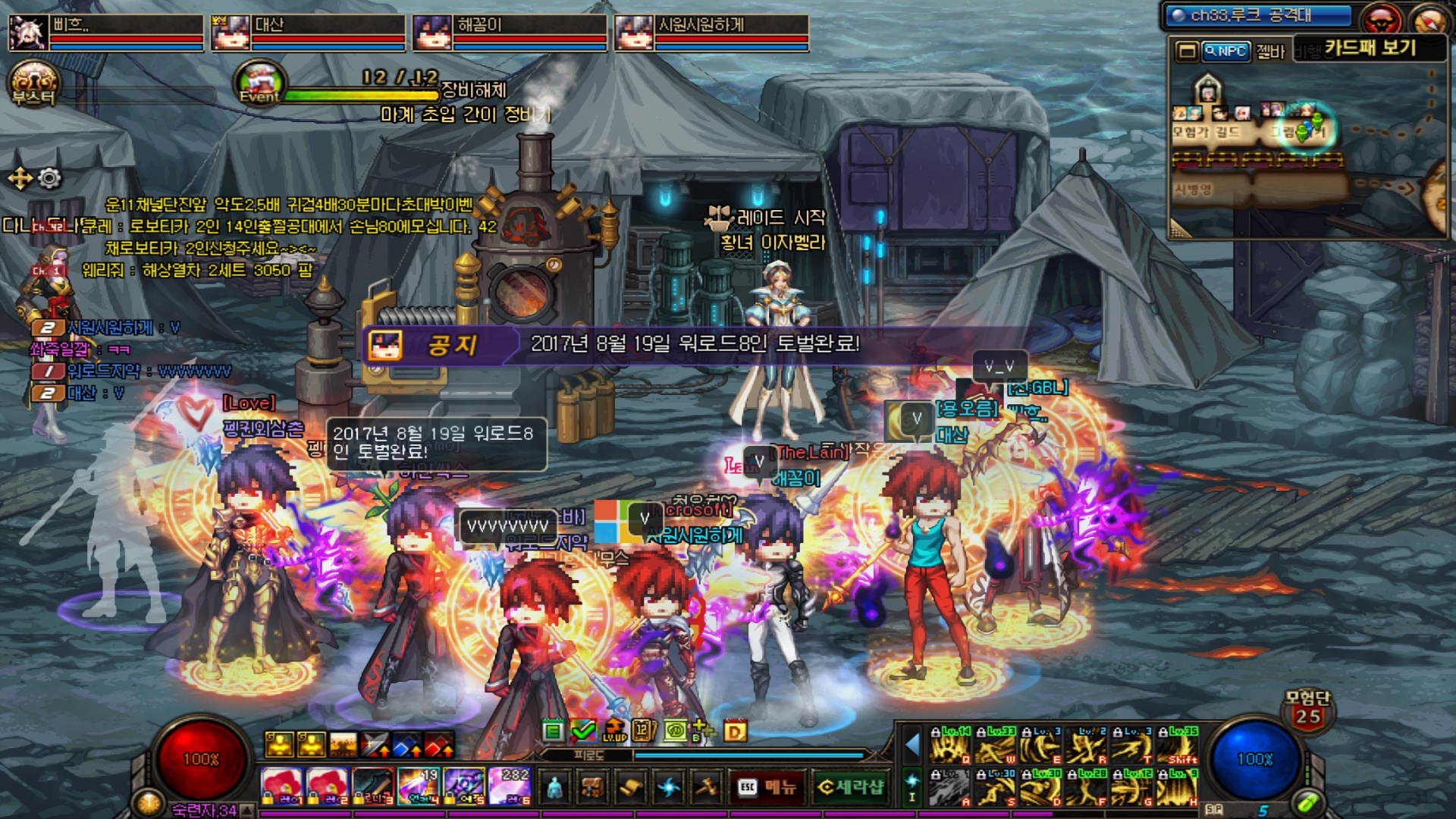Use the skill bound to Q
The image size is (1456, 819).
tap(949, 745)
